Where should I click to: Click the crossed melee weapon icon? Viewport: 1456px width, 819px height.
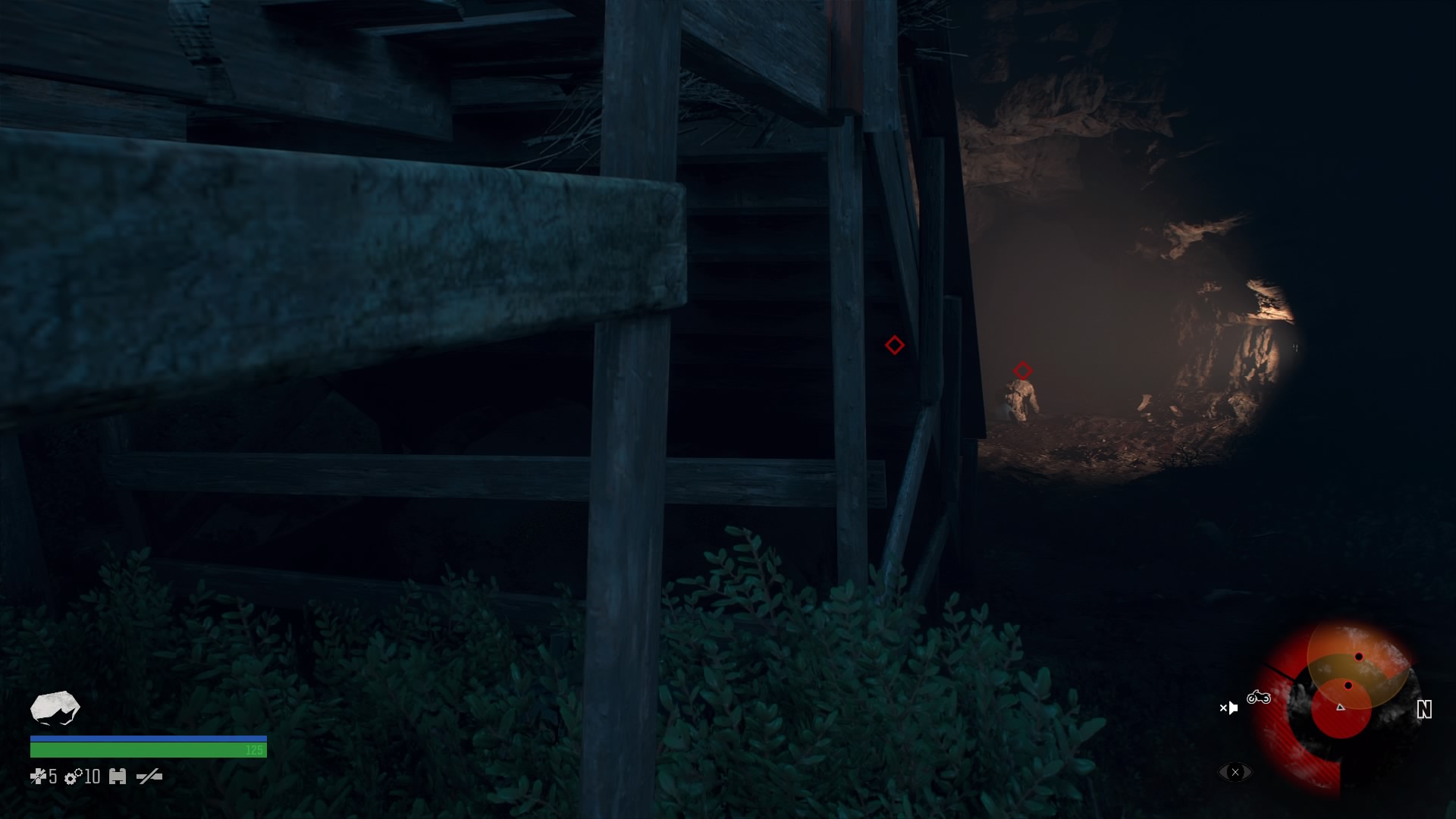click(x=150, y=777)
